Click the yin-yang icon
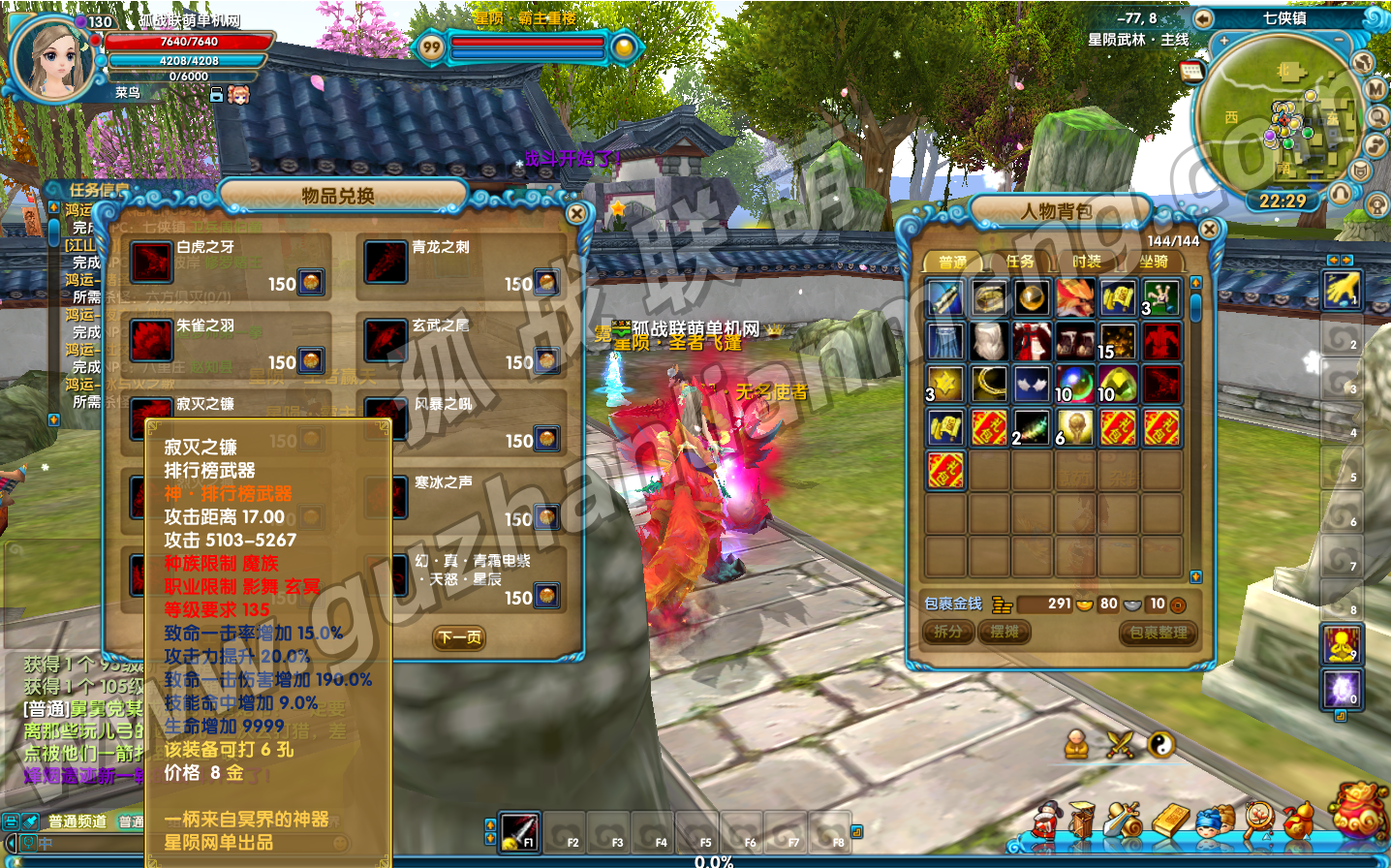This screenshot has width=1391, height=868. point(1160,744)
